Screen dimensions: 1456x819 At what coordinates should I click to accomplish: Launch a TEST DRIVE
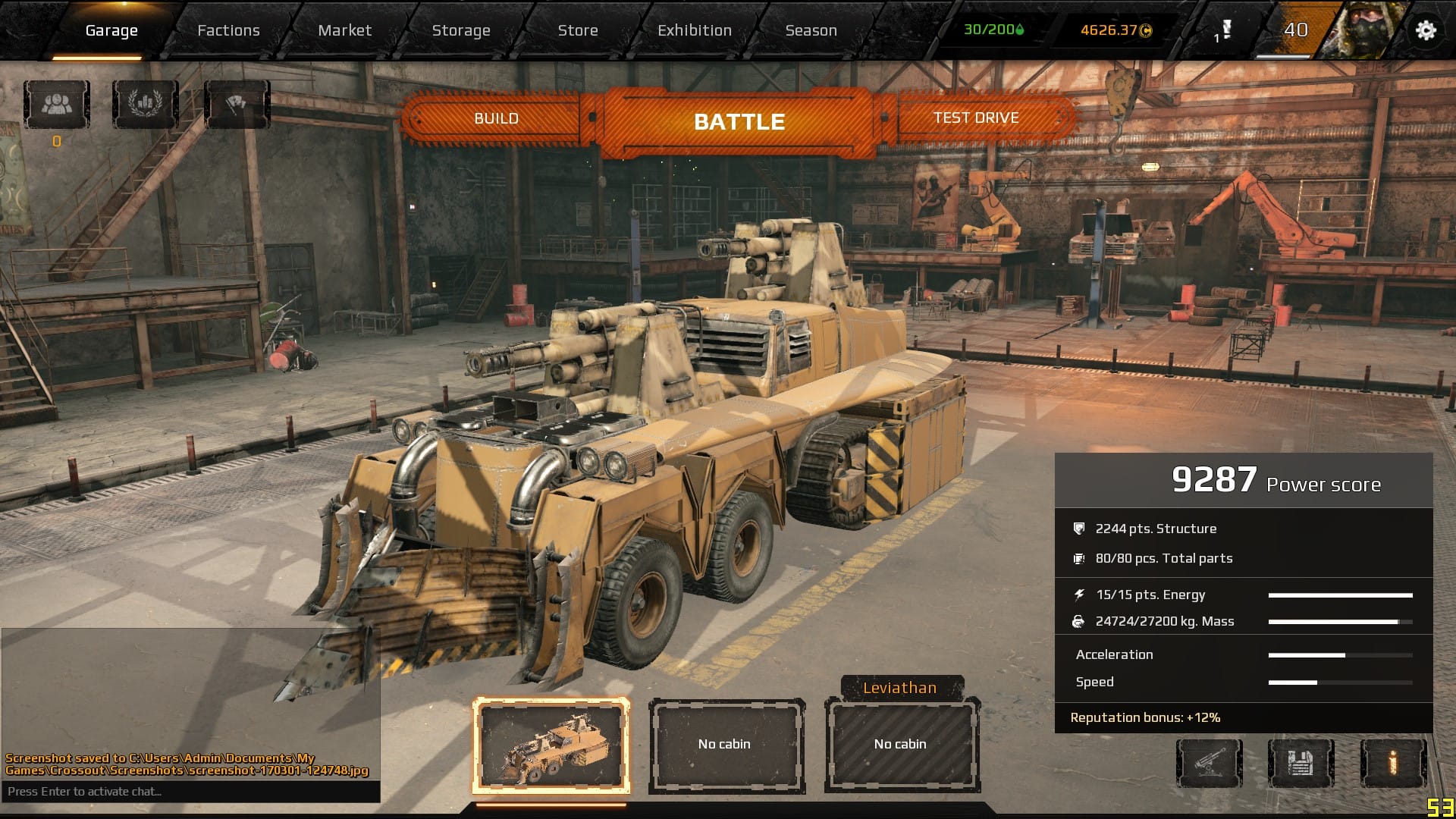(x=976, y=118)
